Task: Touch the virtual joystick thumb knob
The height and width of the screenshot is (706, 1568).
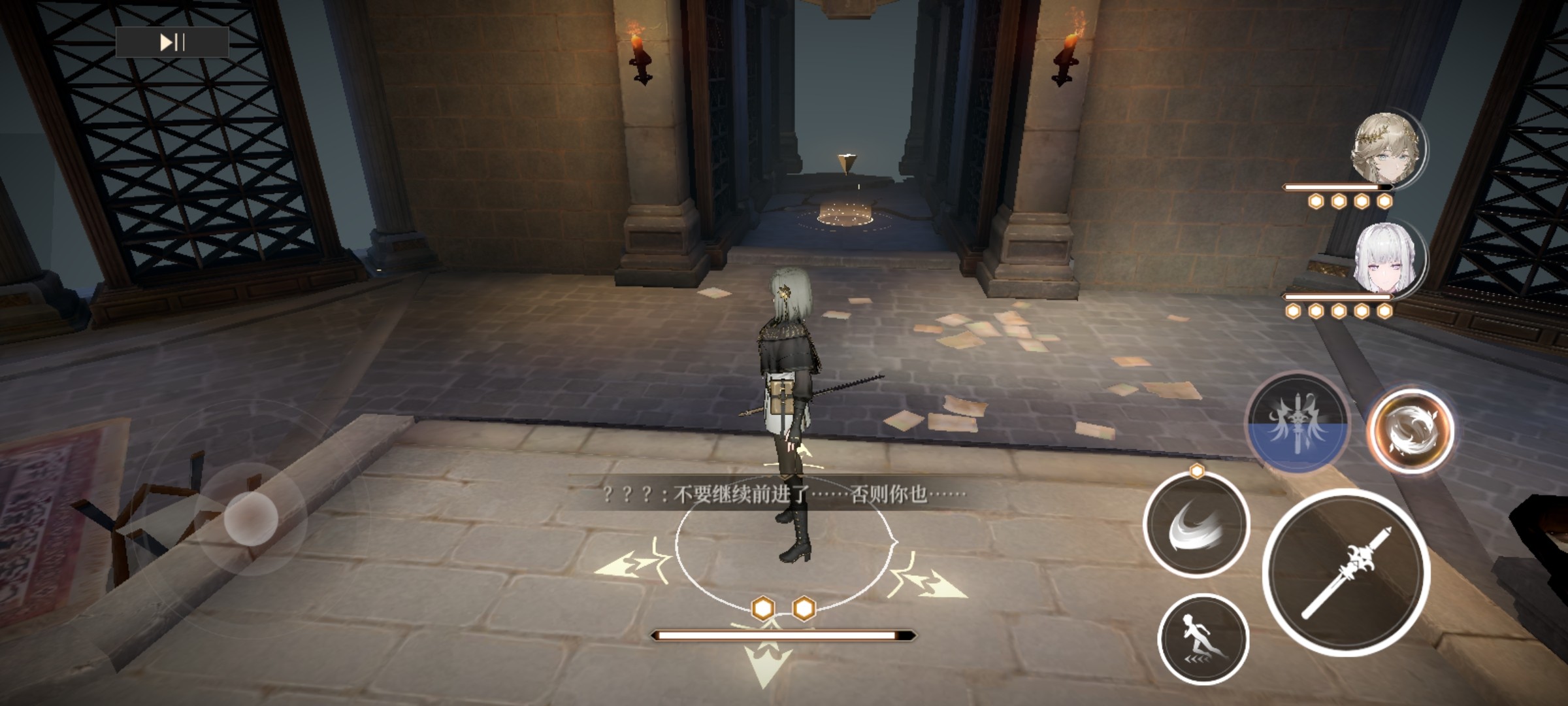Action: tap(251, 518)
